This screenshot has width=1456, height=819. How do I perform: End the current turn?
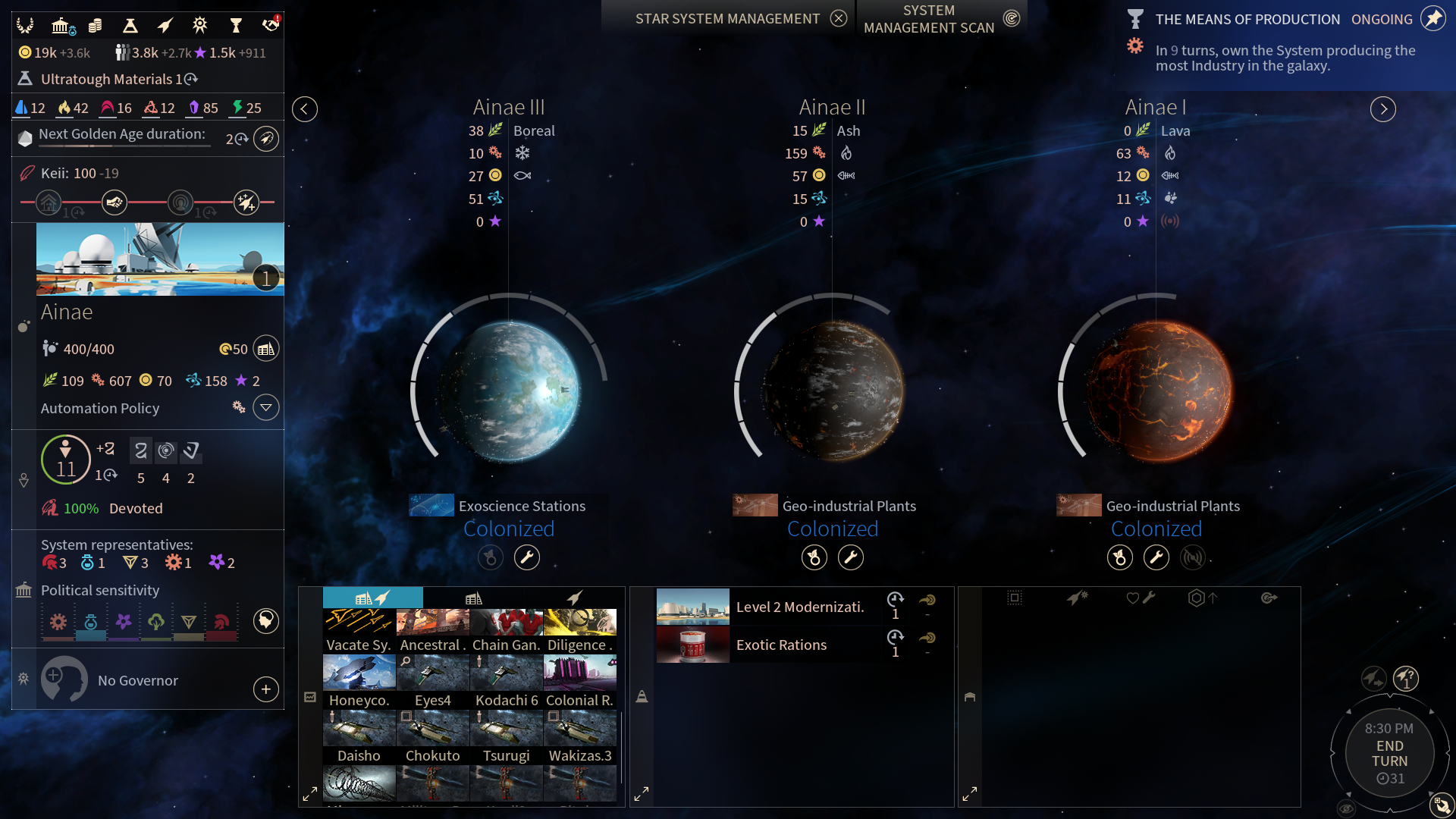(x=1389, y=754)
